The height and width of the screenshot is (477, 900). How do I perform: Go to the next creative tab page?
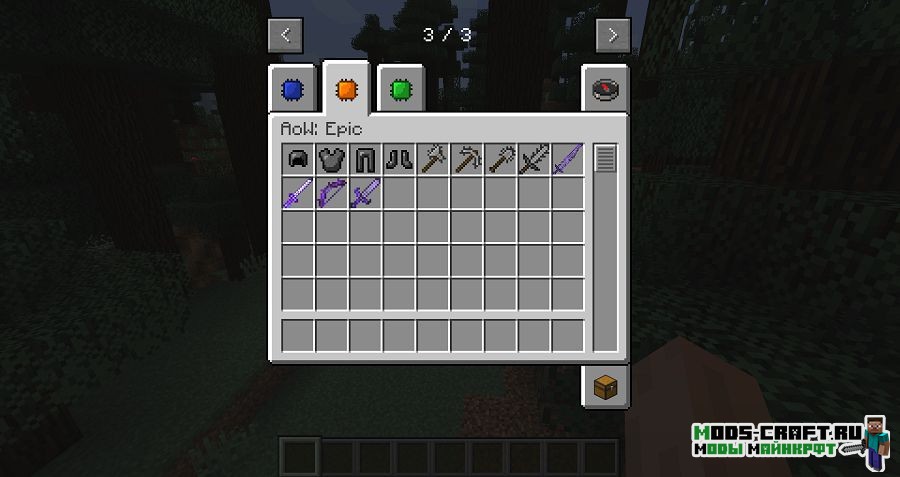(x=613, y=35)
